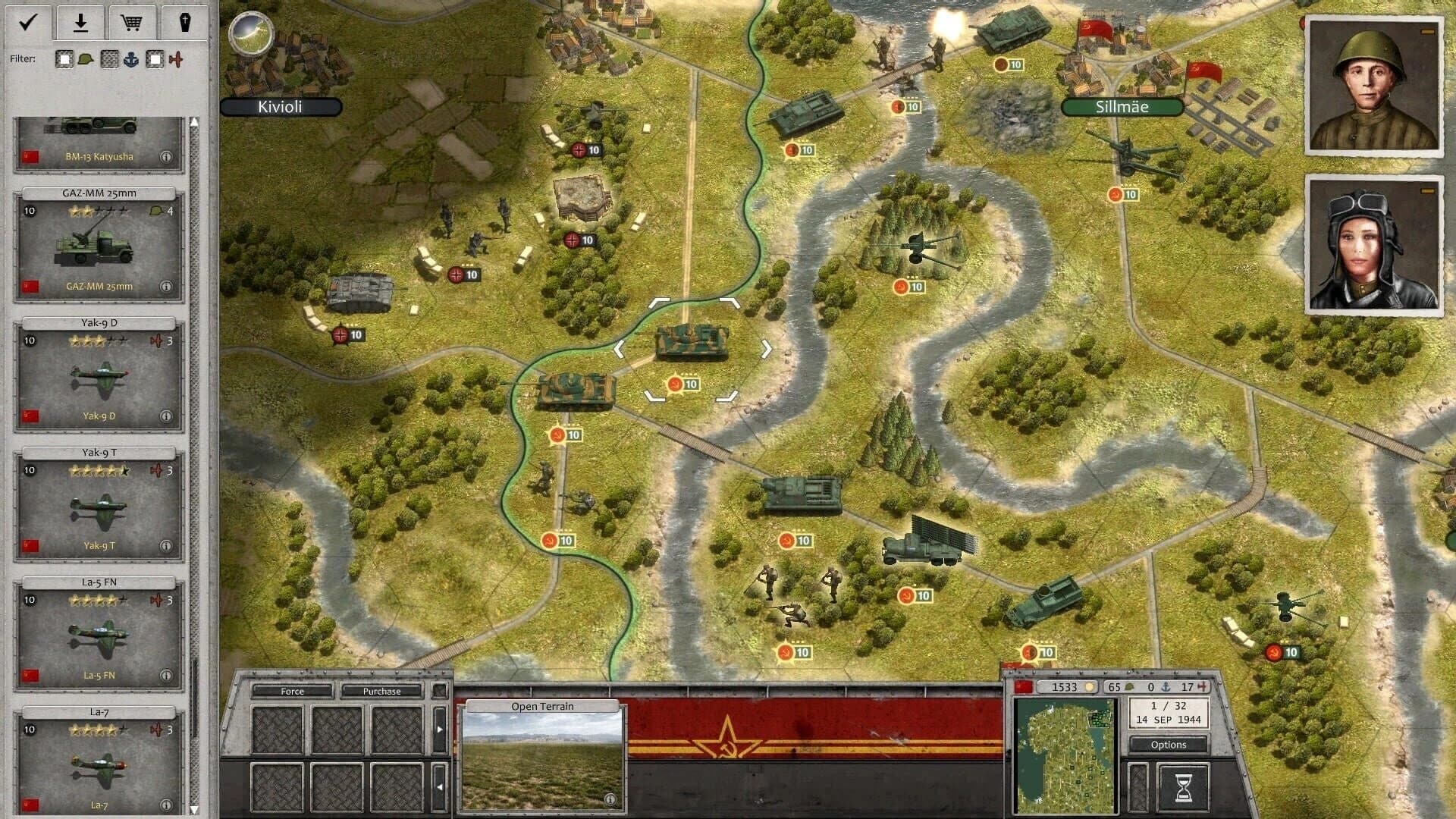Open the reserve units download icon tab
This screenshot has height=819, width=1456.
coord(80,21)
